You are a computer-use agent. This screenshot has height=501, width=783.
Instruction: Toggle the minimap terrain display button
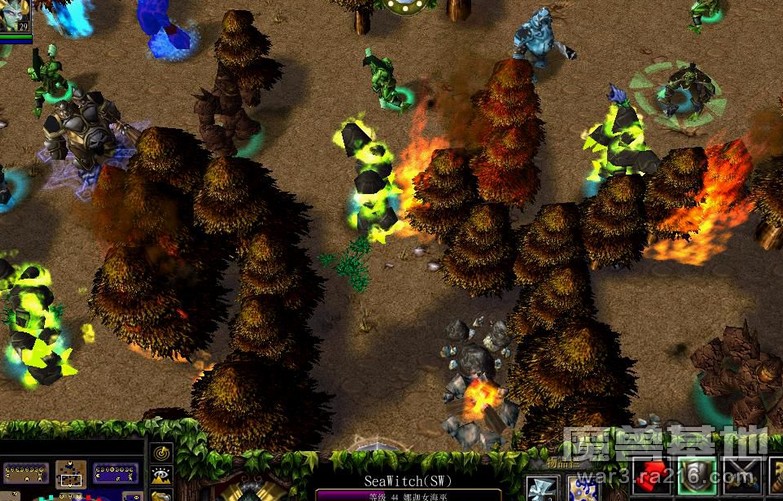point(160,475)
